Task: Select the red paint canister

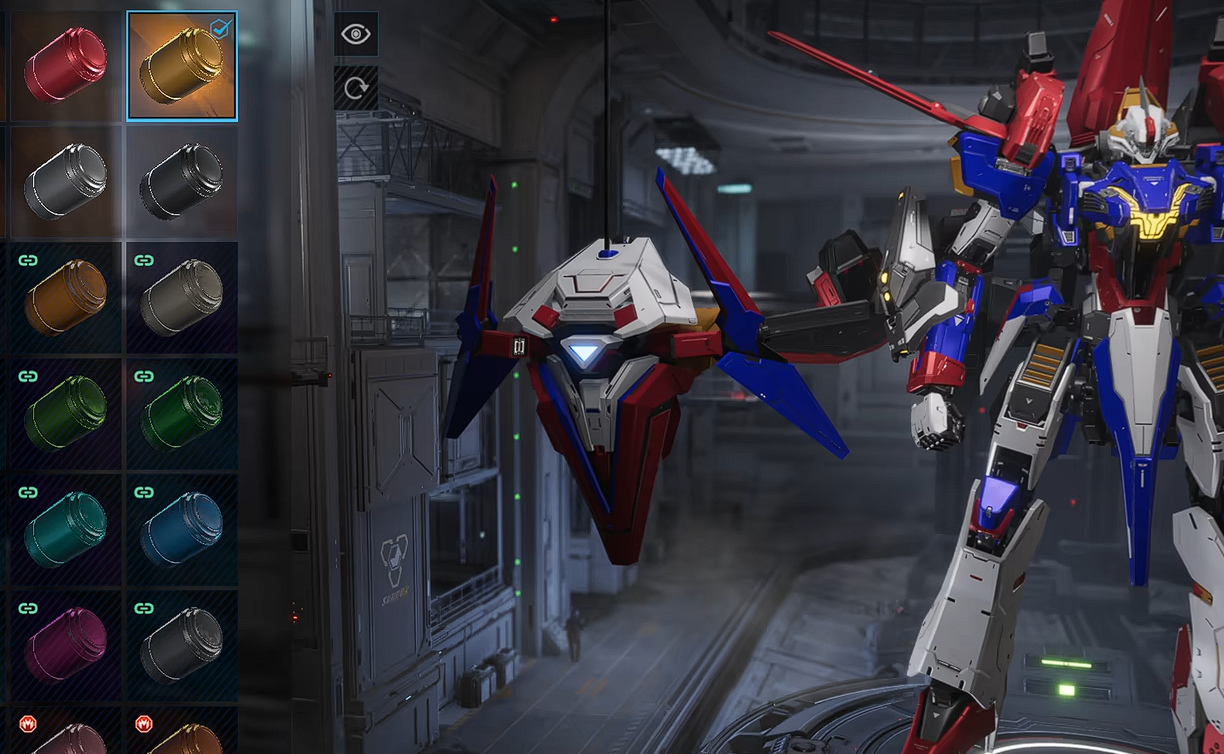Action: pyautogui.click(x=65, y=65)
